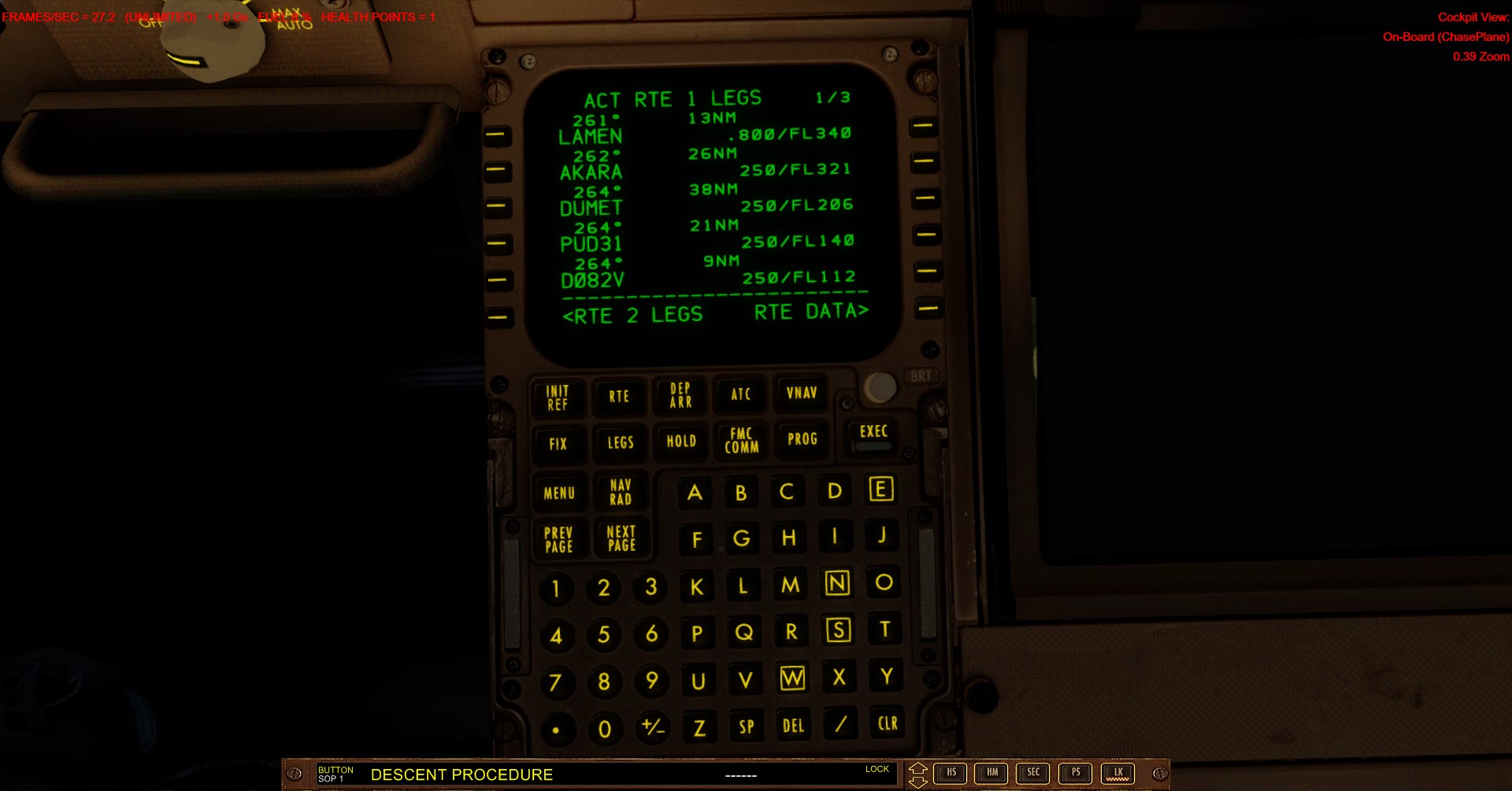Open the NAV RAD page

(x=621, y=490)
